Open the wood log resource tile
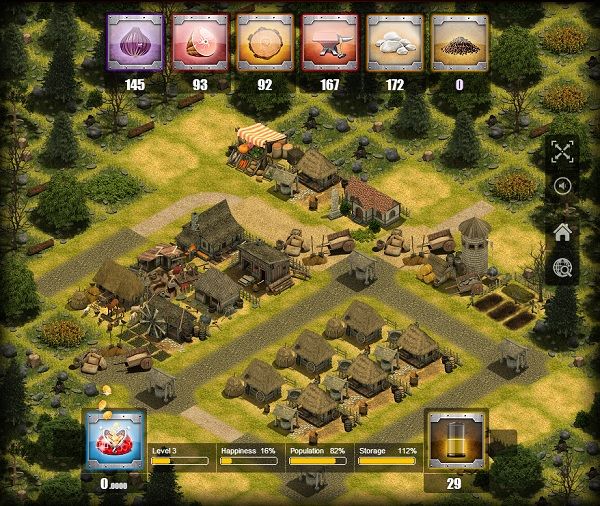 point(265,43)
